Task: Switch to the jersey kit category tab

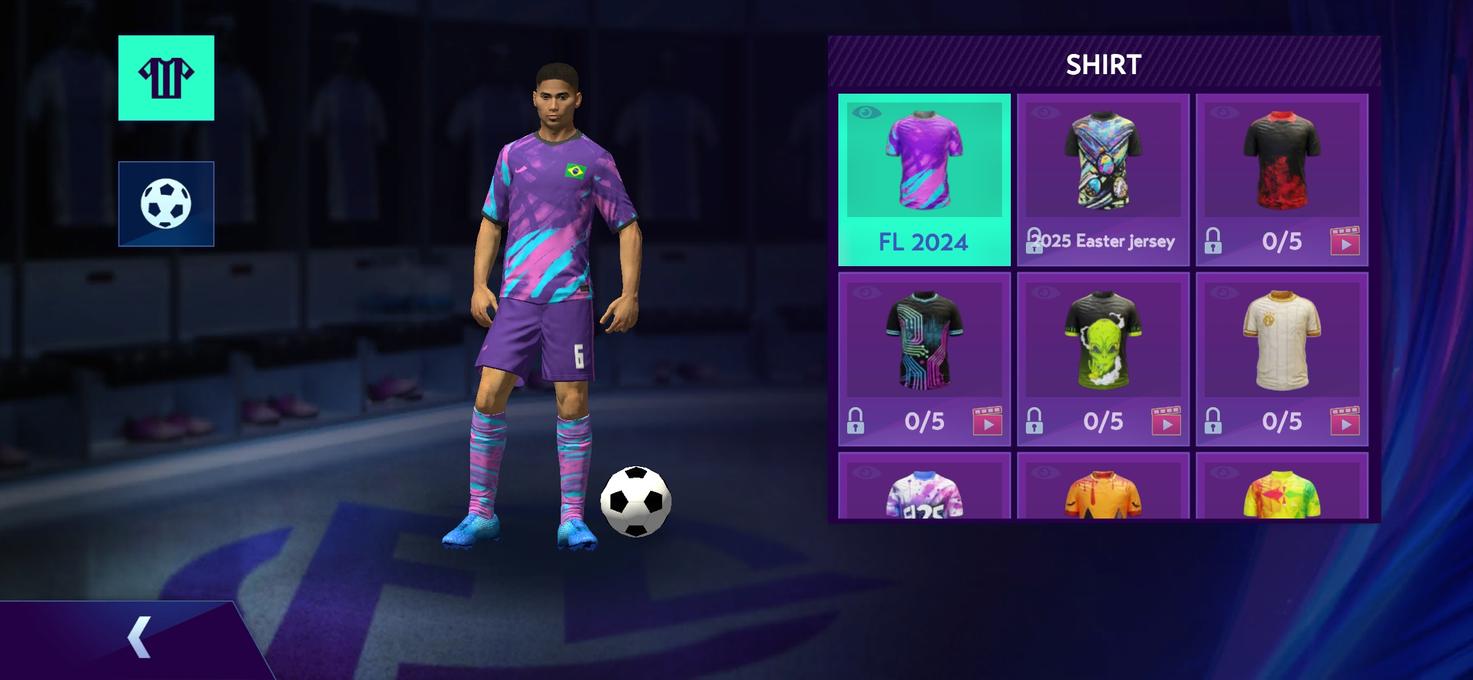Action: click(166, 78)
